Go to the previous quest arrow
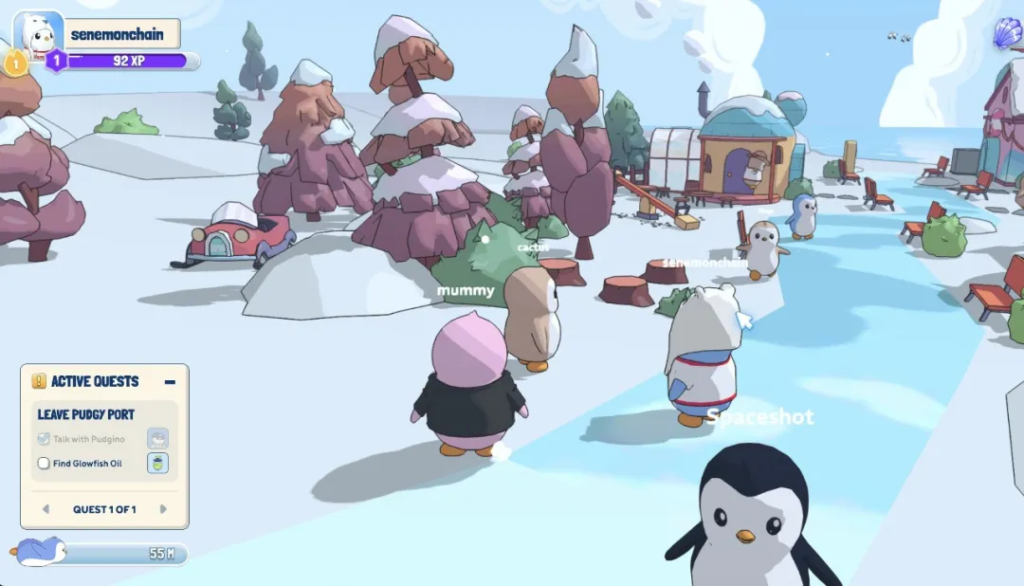1024x586 pixels. click(45, 509)
